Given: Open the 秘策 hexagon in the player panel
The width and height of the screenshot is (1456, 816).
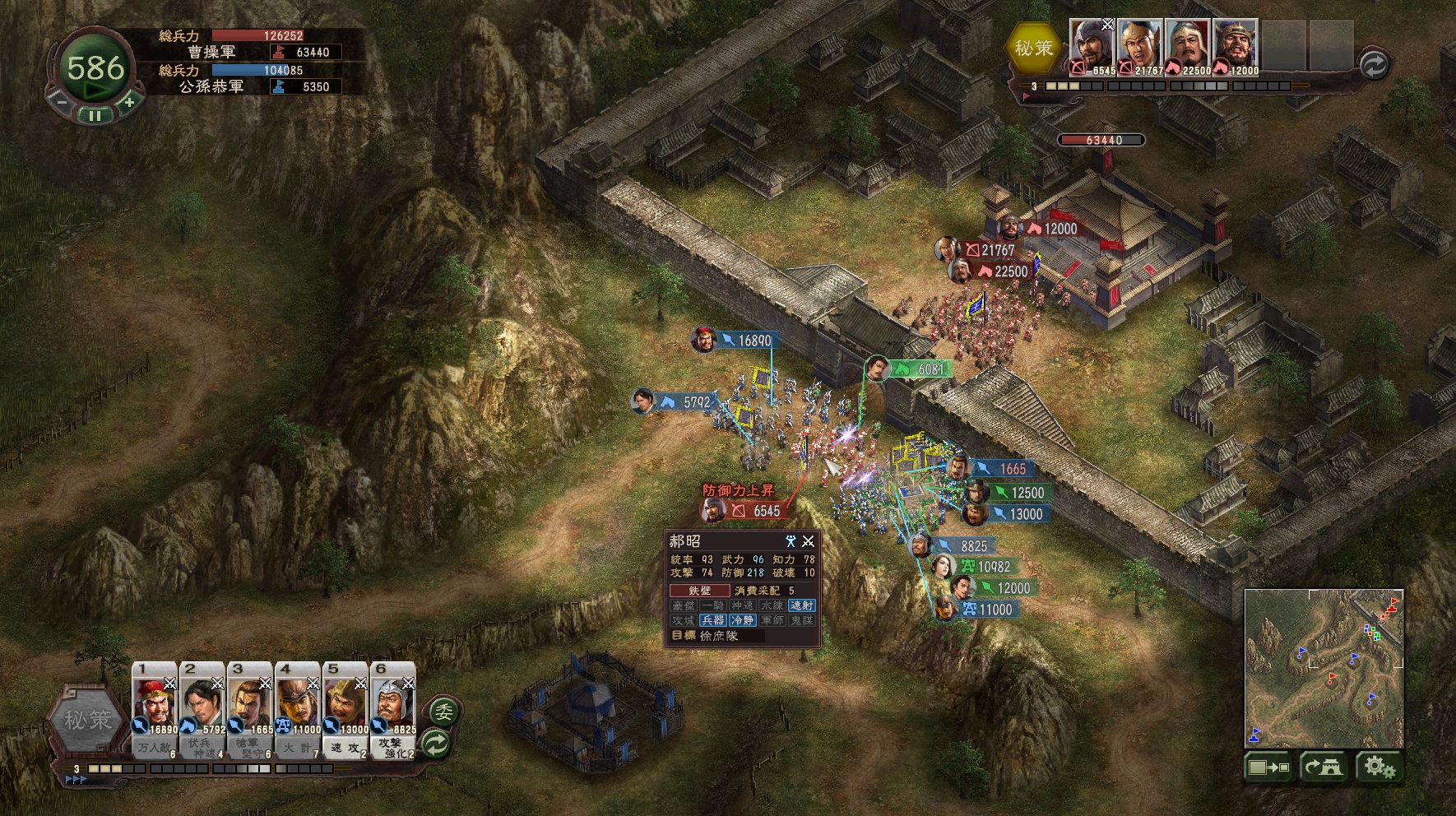Looking at the screenshot, I should click(86, 720).
